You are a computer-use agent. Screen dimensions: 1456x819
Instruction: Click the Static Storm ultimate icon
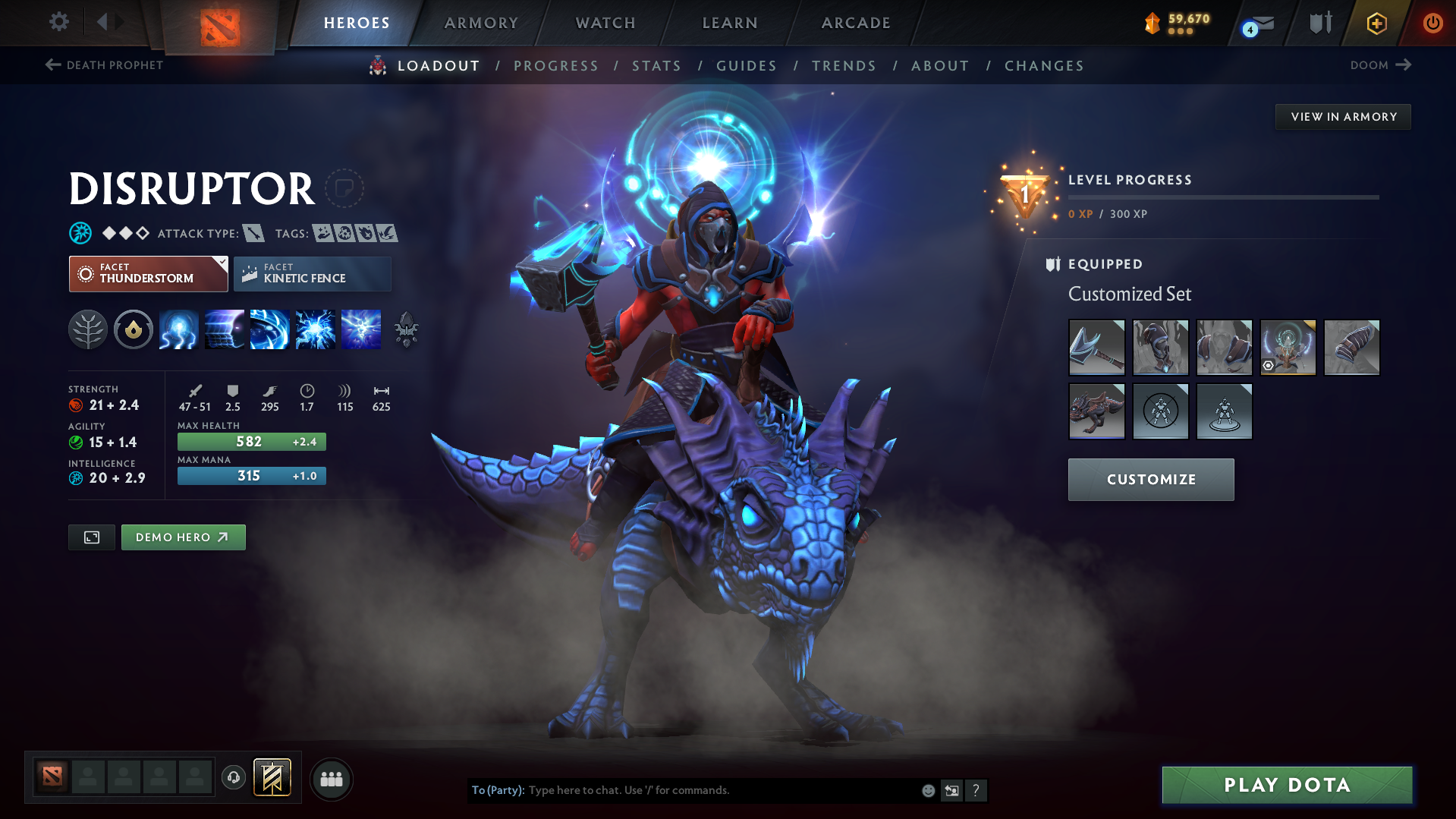360,329
